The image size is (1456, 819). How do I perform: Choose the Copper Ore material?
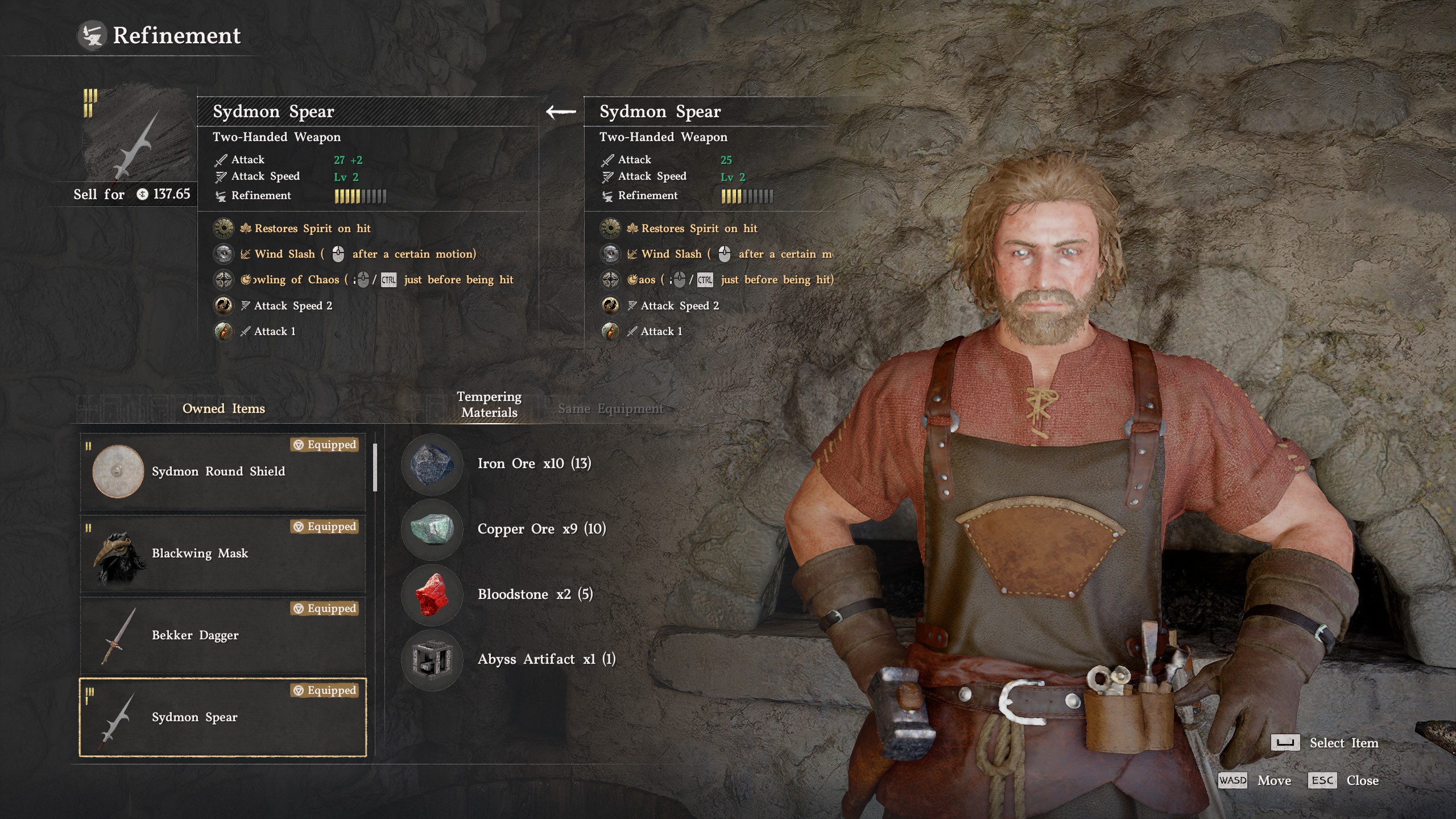(x=432, y=529)
